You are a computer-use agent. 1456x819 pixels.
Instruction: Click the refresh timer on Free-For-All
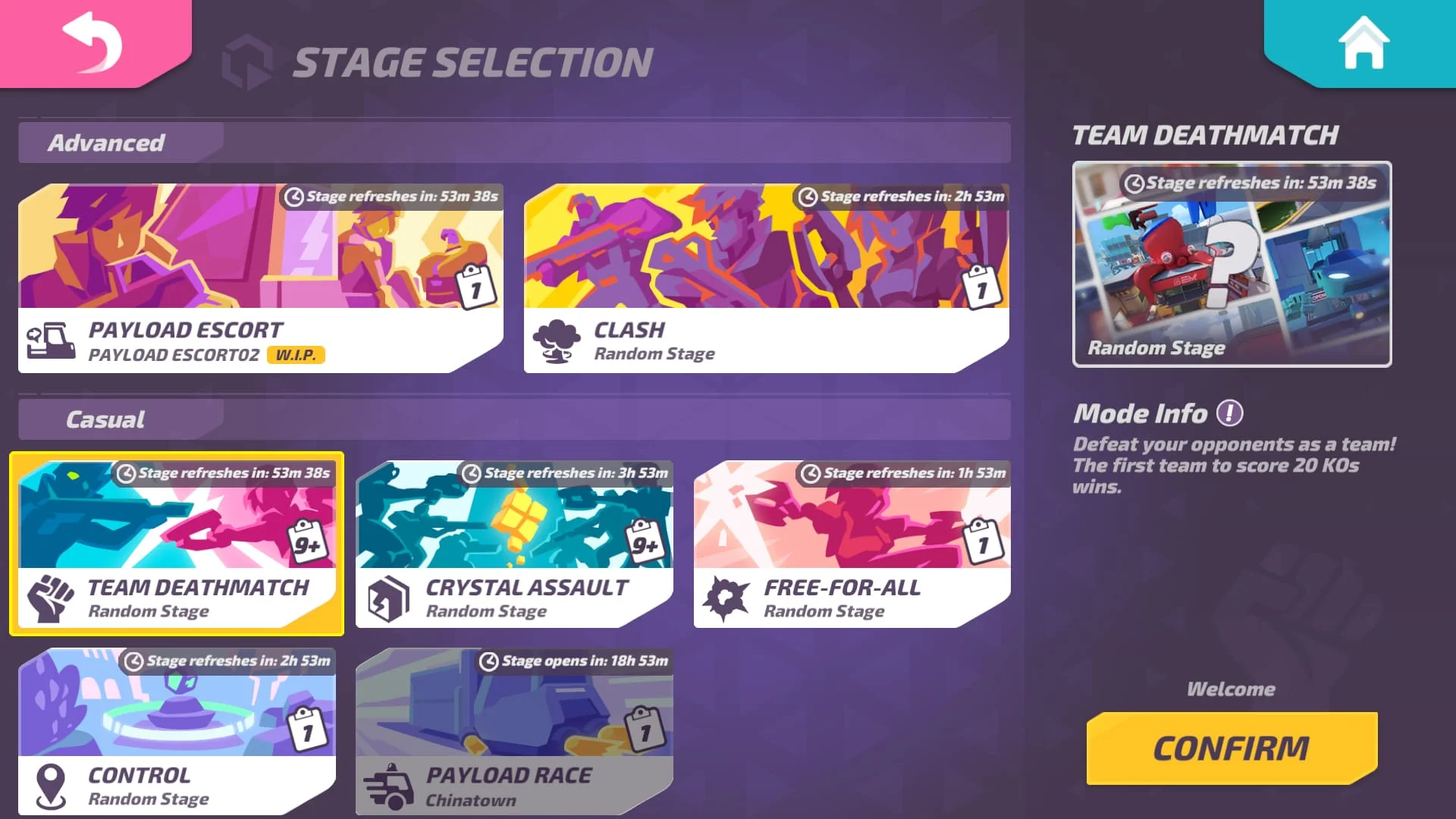pyautogui.click(x=902, y=472)
